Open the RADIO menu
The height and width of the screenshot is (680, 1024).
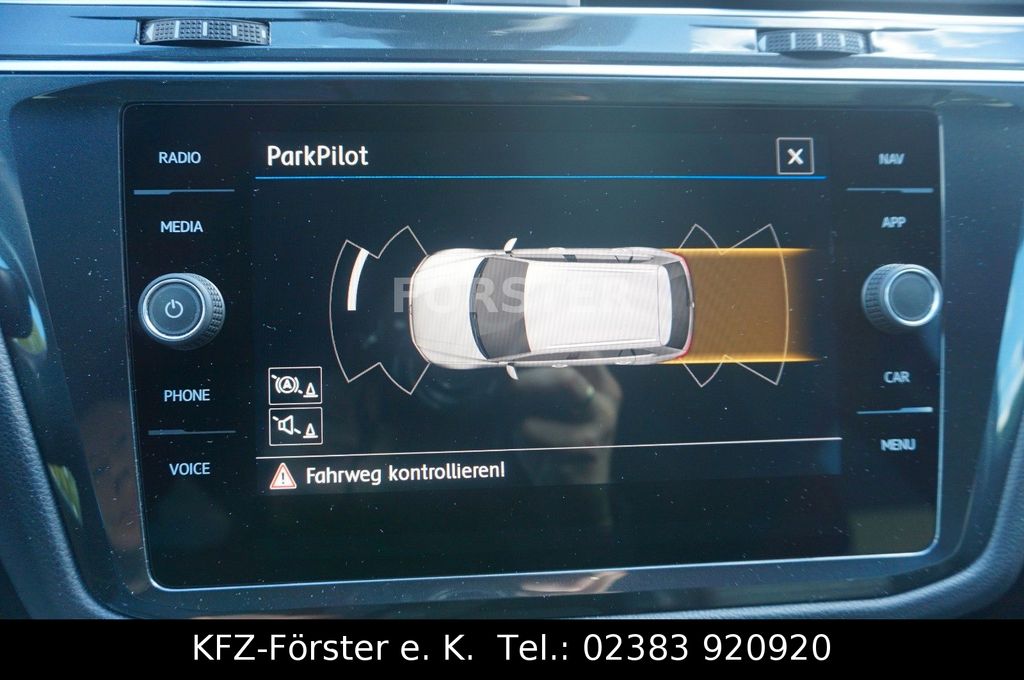point(180,158)
